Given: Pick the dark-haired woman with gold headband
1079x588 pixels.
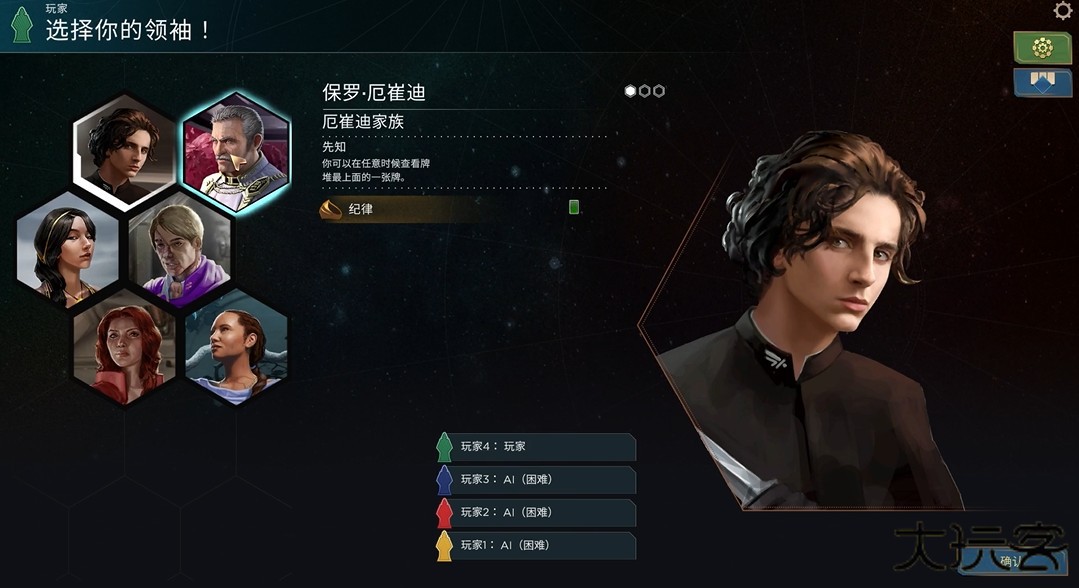Looking at the screenshot, I should [x=68, y=247].
